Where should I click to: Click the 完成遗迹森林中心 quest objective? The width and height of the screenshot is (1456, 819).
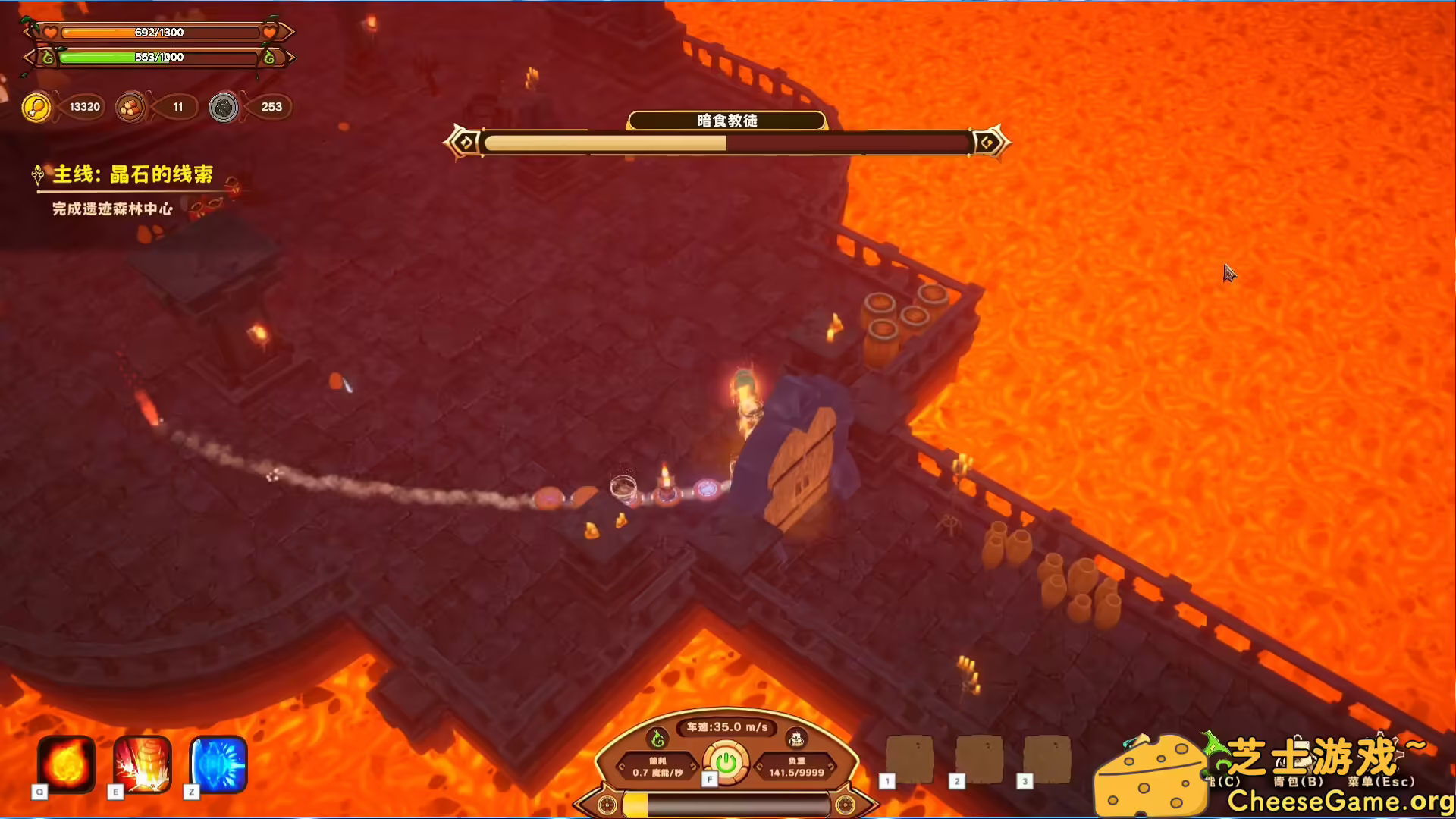pos(111,210)
